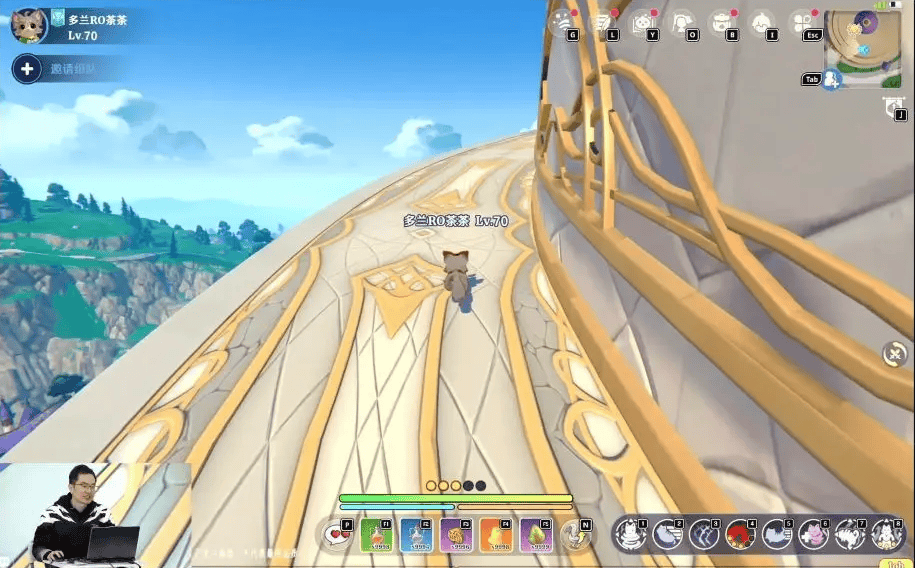The width and height of the screenshot is (915, 568).
Task: Click the crossed swords button on right edge
Action: coord(895,353)
